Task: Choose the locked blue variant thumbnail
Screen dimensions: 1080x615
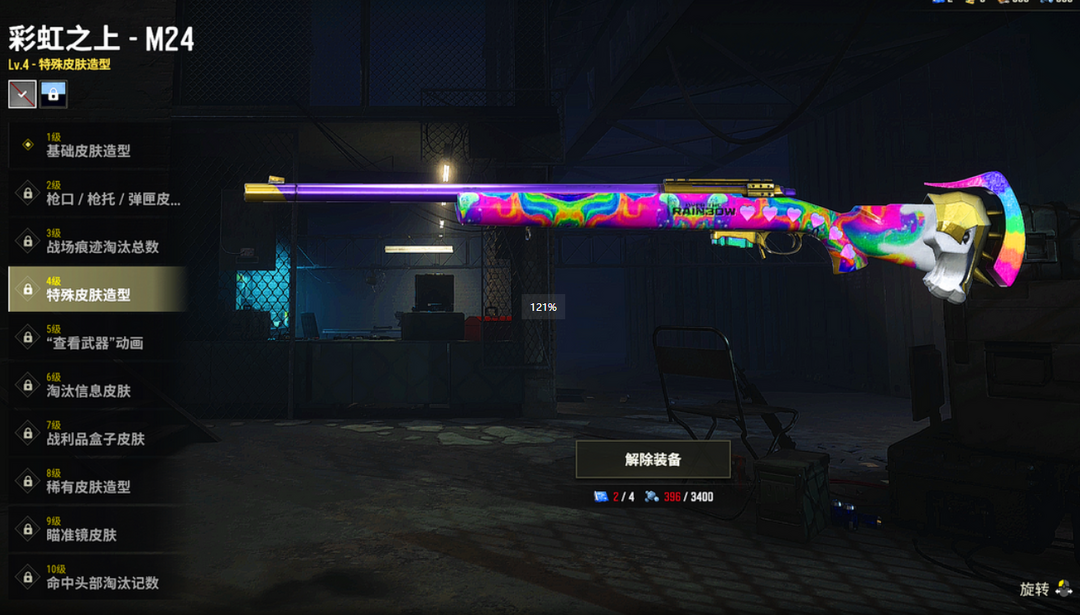Action: click(x=54, y=94)
